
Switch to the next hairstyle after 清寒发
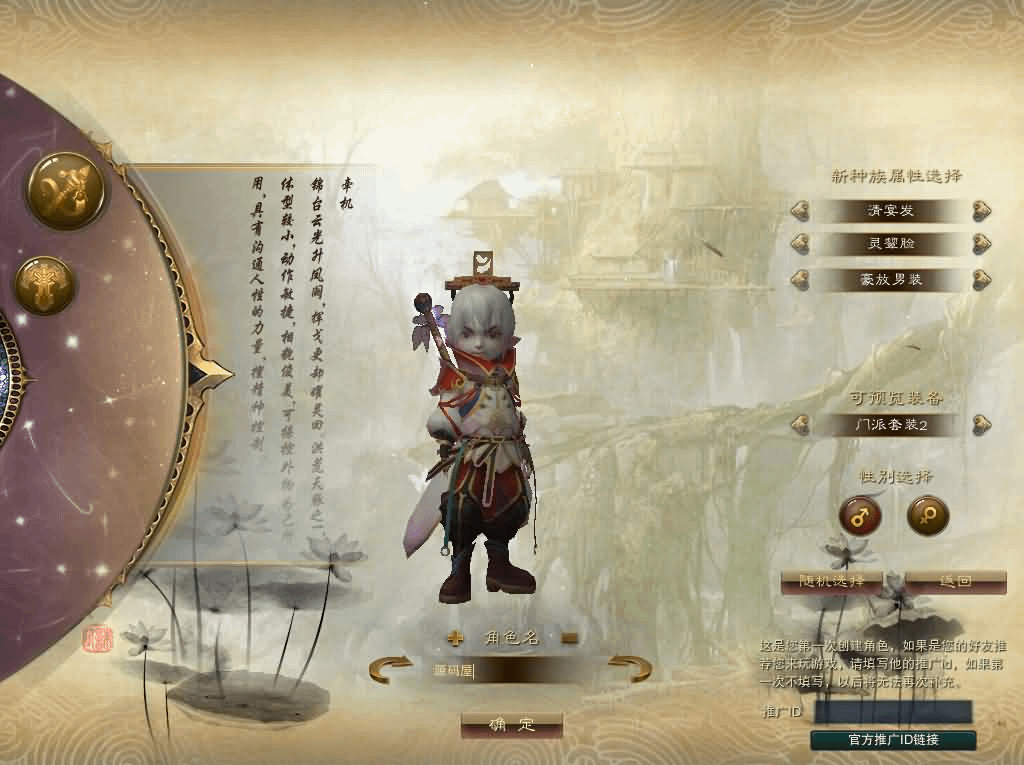(982, 211)
